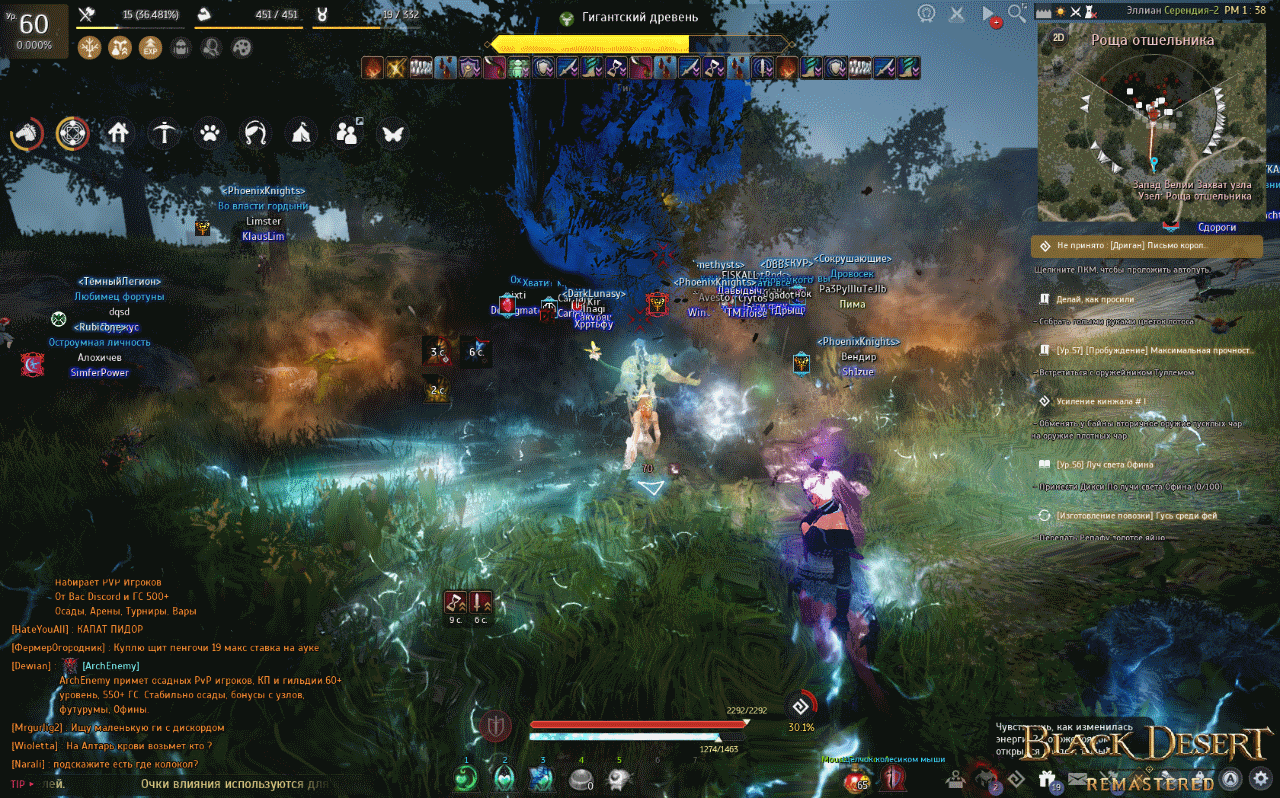The width and height of the screenshot is (1280, 798).
Task: Click the crossed swords icon beside the search icon
Action: coord(957,14)
